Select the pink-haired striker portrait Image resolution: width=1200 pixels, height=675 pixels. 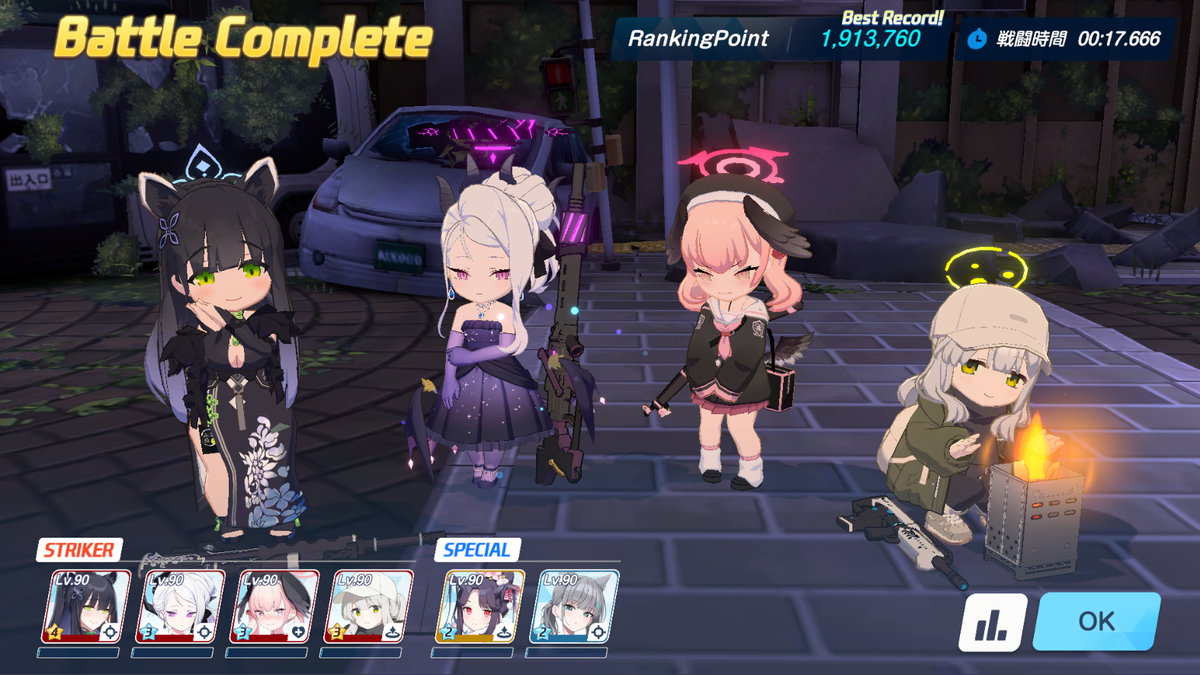tap(274, 606)
